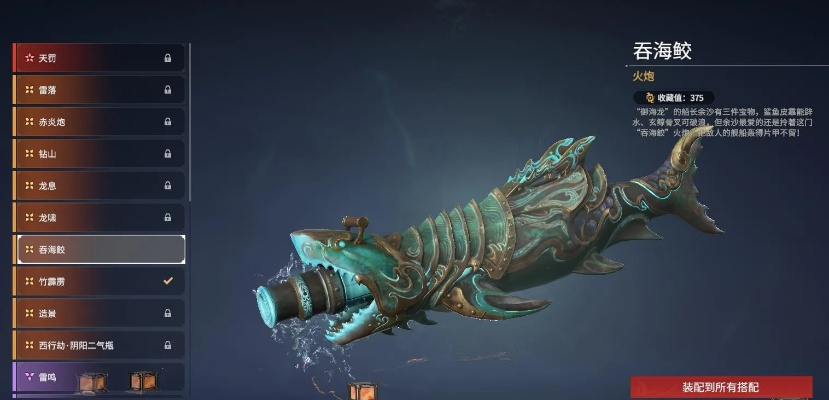Viewport: 829px width, 400px height.
Task: Select the 天罚 cannon skin entry
Action: click(98, 58)
